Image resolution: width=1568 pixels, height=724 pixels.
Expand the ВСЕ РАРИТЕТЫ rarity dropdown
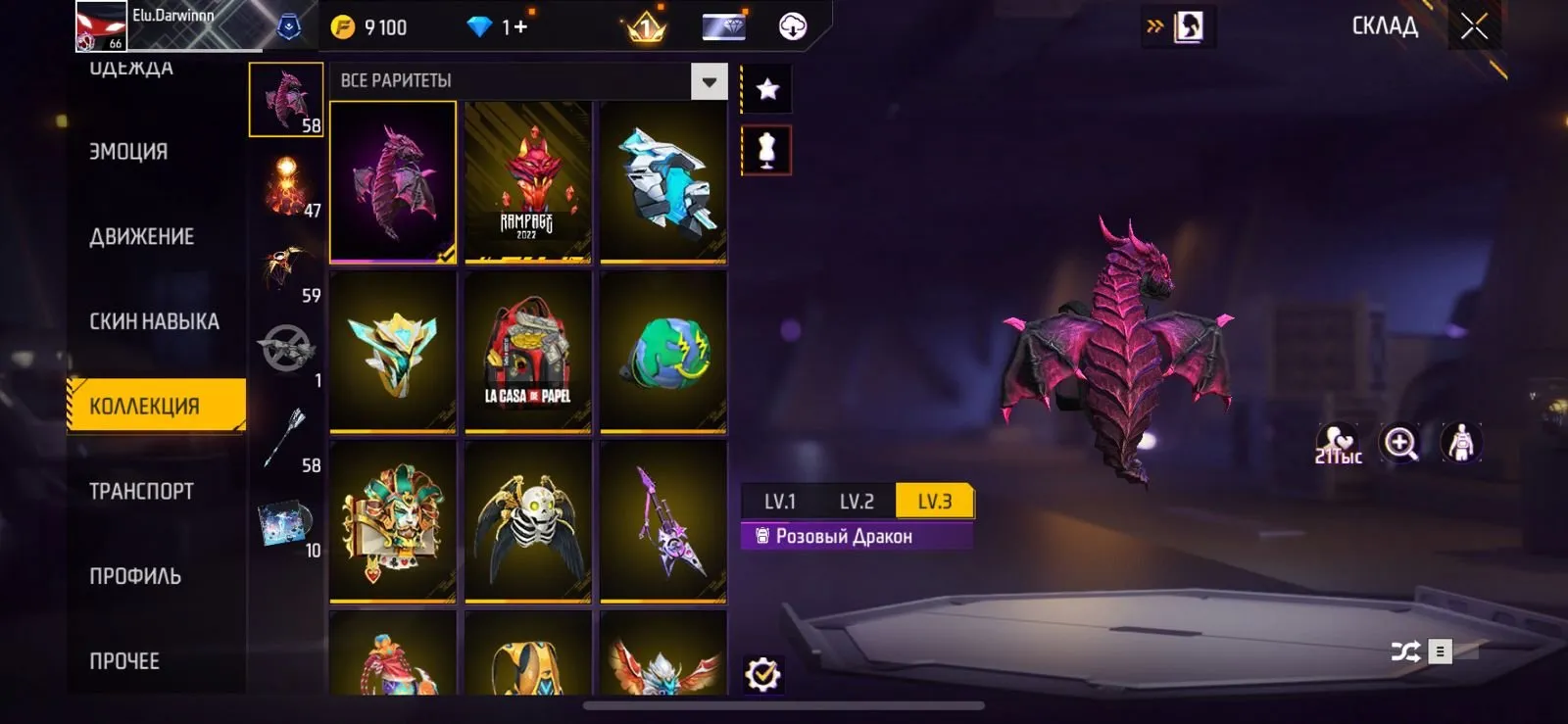[708, 81]
